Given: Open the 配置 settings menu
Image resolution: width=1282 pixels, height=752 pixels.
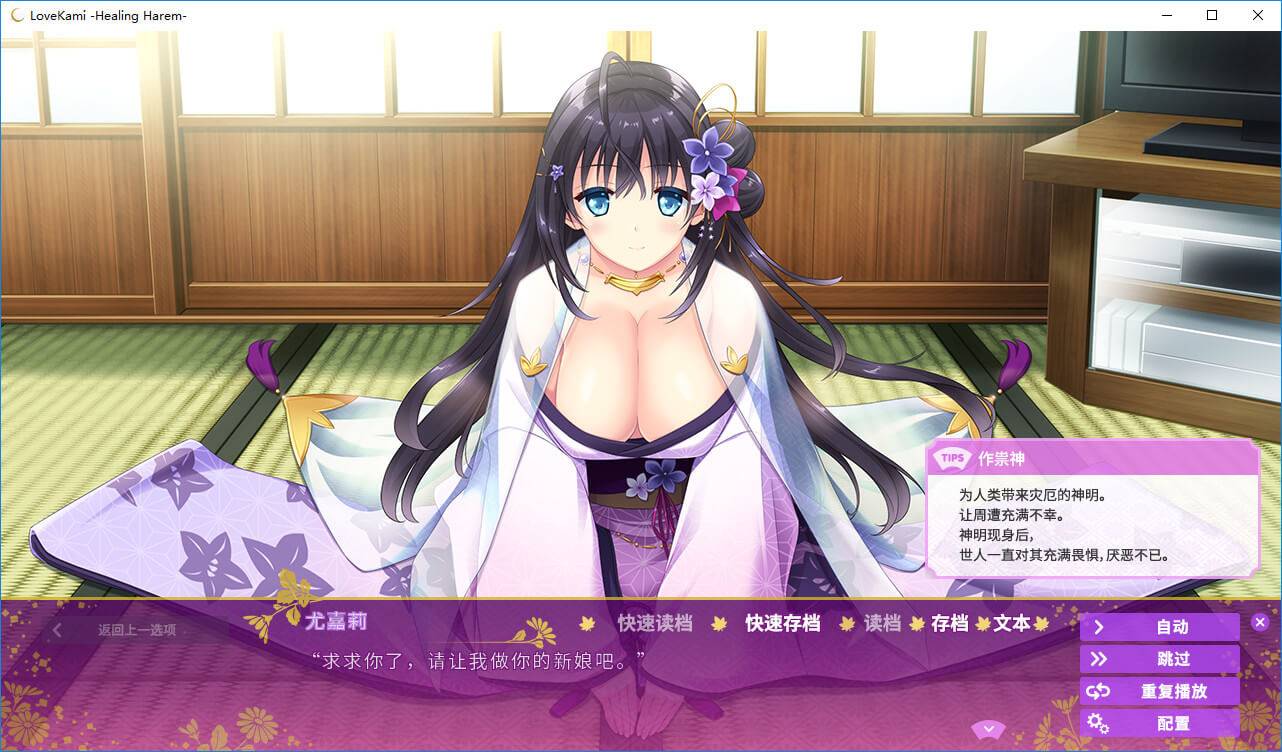Looking at the screenshot, I should 1159,723.
